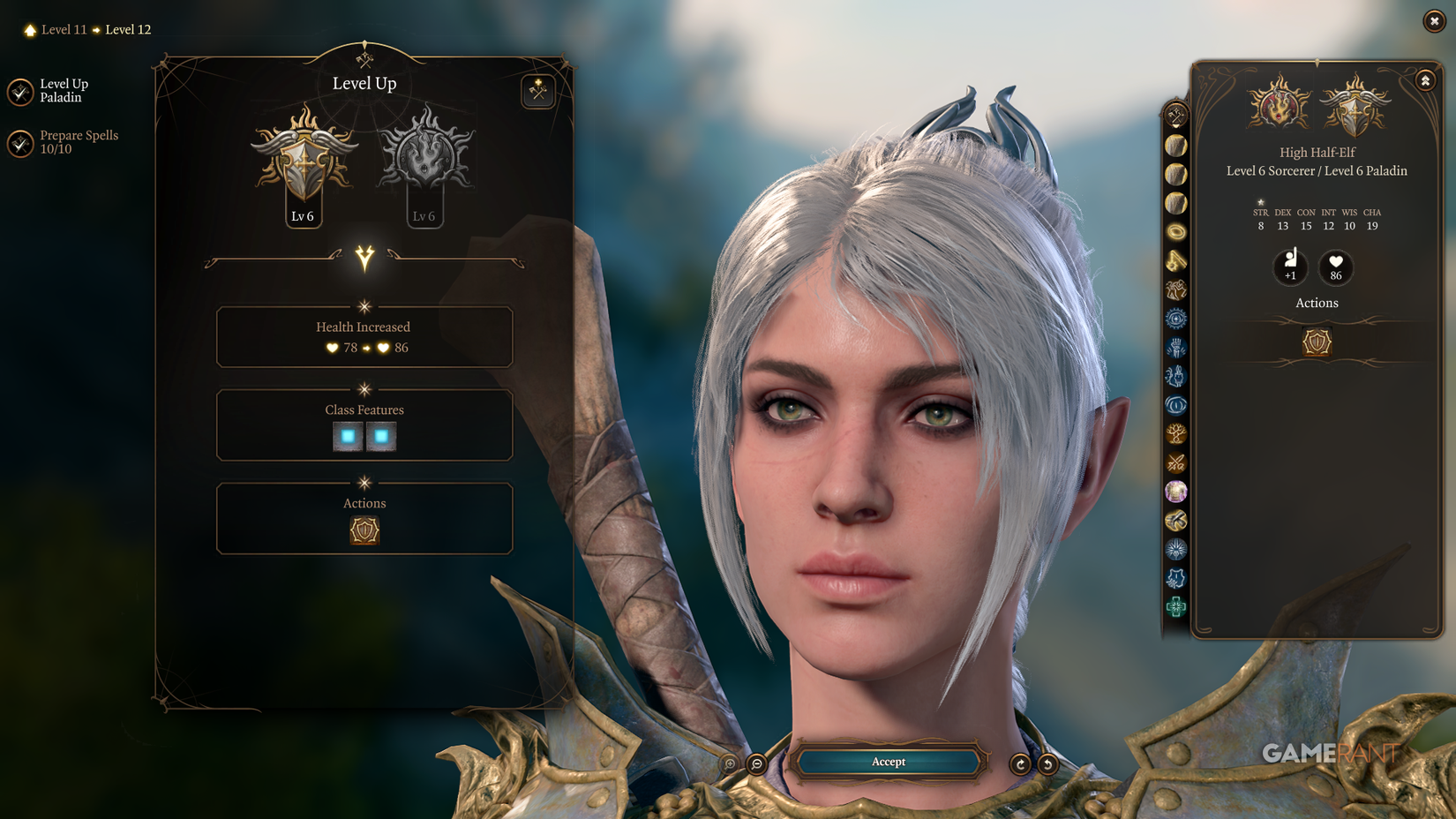This screenshot has height=819, width=1456.
Task: Click the first Class Features blue icon
Action: point(347,436)
